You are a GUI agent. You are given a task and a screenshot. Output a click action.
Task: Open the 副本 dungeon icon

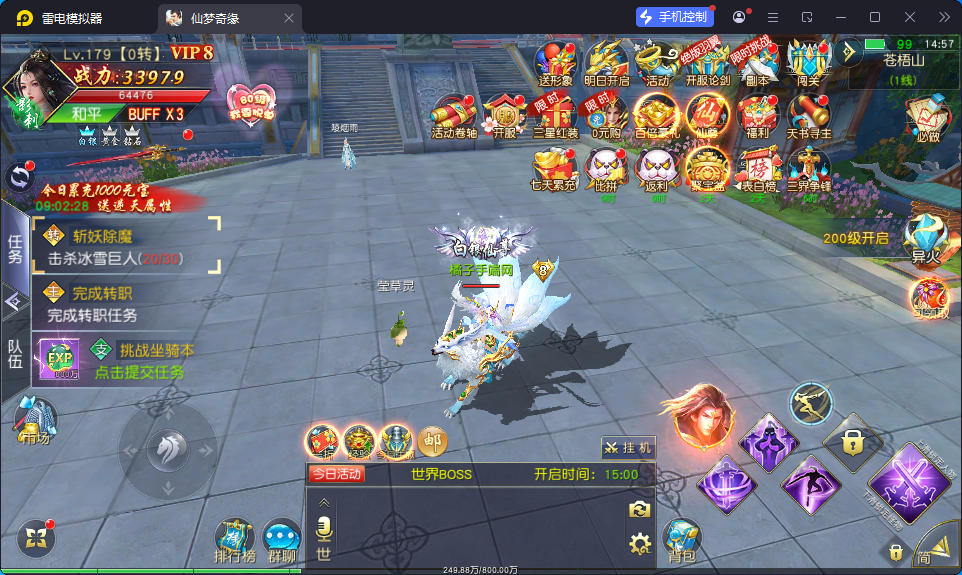pos(757,62)
